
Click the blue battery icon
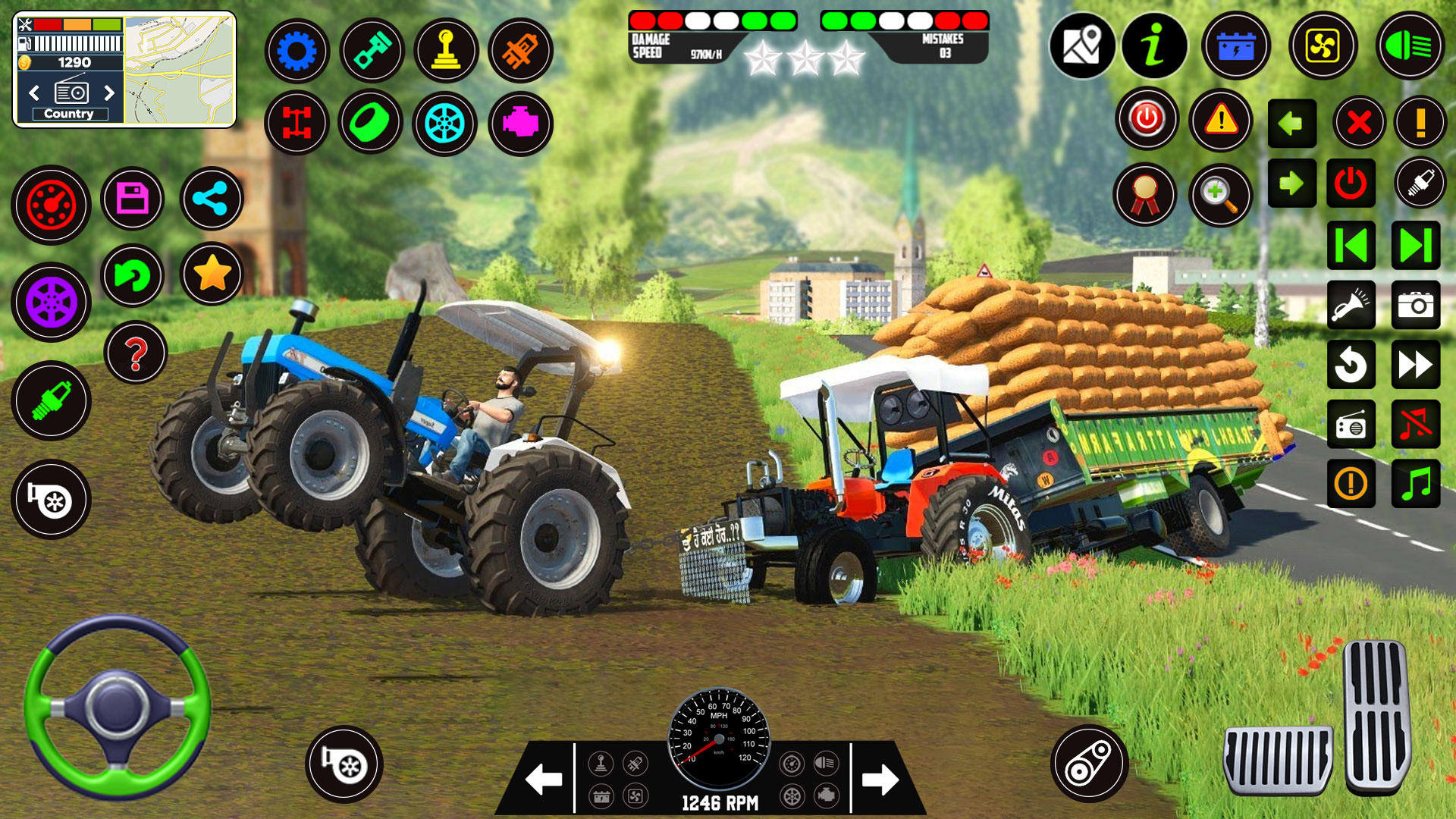click(x=1235, y=47)
